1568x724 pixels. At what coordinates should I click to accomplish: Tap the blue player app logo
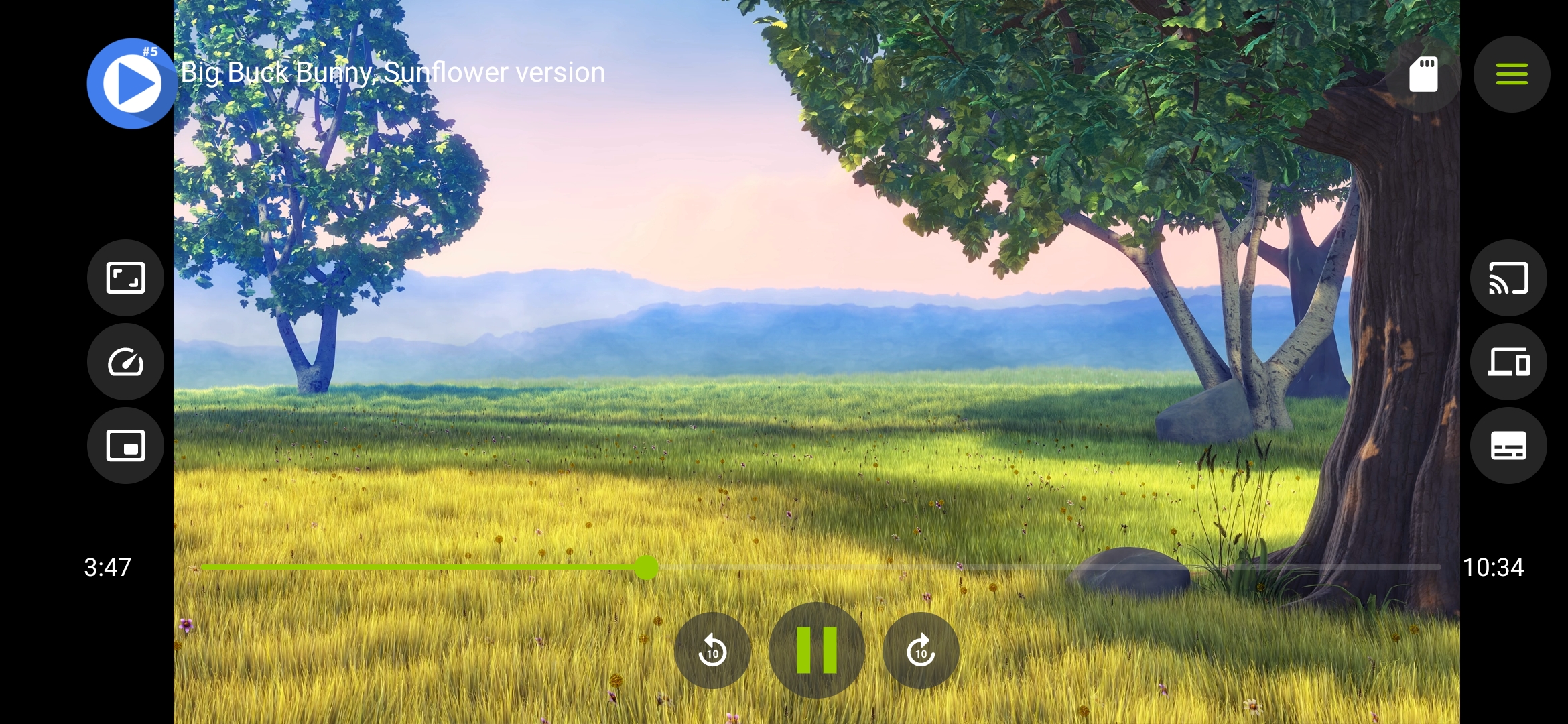131,83
